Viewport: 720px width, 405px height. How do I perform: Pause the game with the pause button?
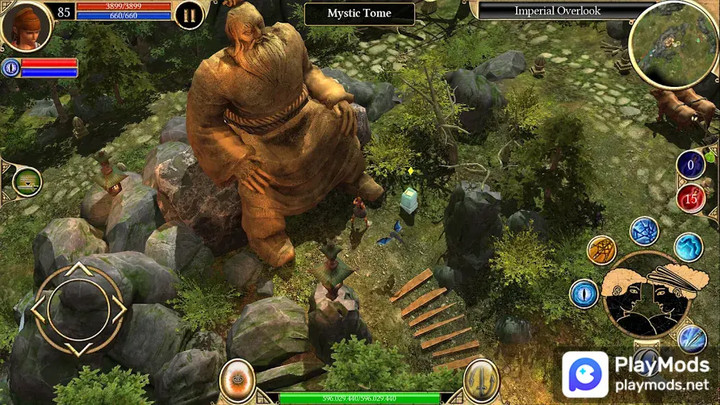point(188,14)
